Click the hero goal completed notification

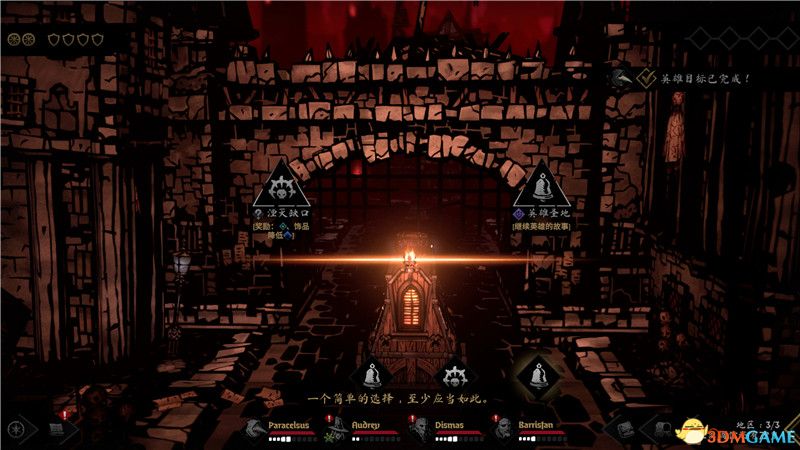pyautogui.click(x=694, y=77)
